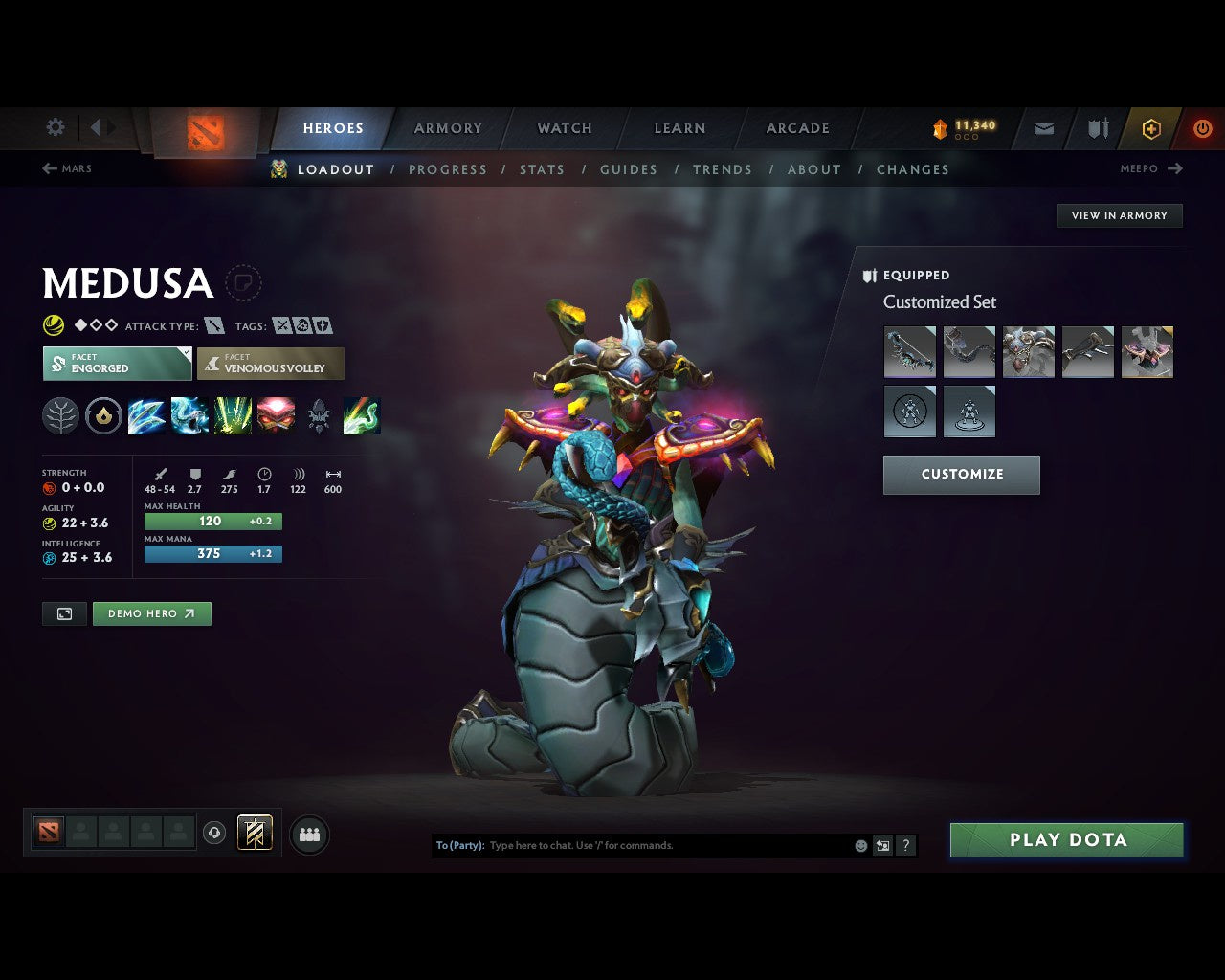Click the back arrow to MARS
This screenshot has height=980, width=1225.
click(48, 168)
